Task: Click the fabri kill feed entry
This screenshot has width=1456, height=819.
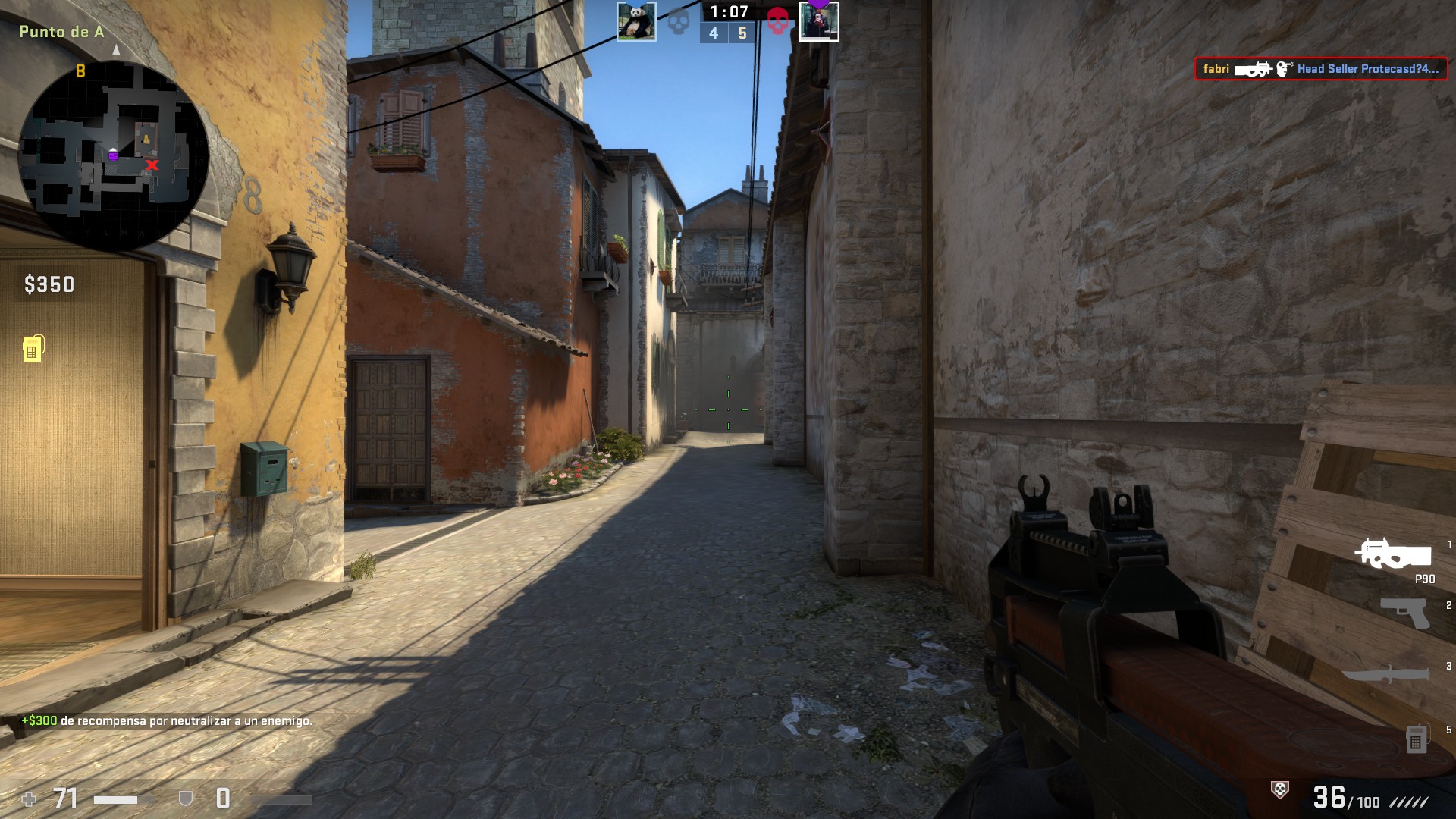Action: (1320, 69)
